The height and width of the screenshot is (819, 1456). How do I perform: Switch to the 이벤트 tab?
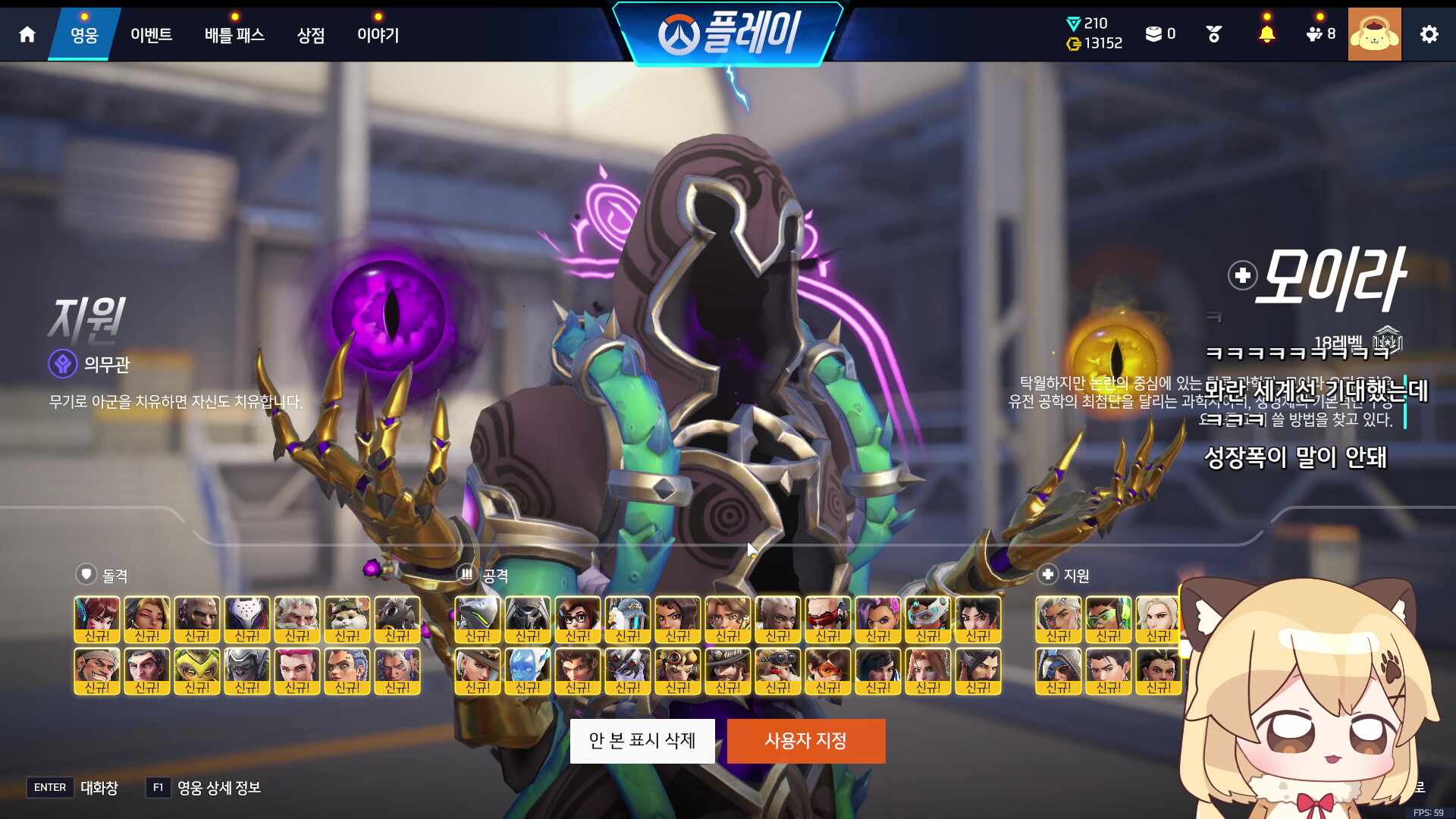tap(151, 35)
